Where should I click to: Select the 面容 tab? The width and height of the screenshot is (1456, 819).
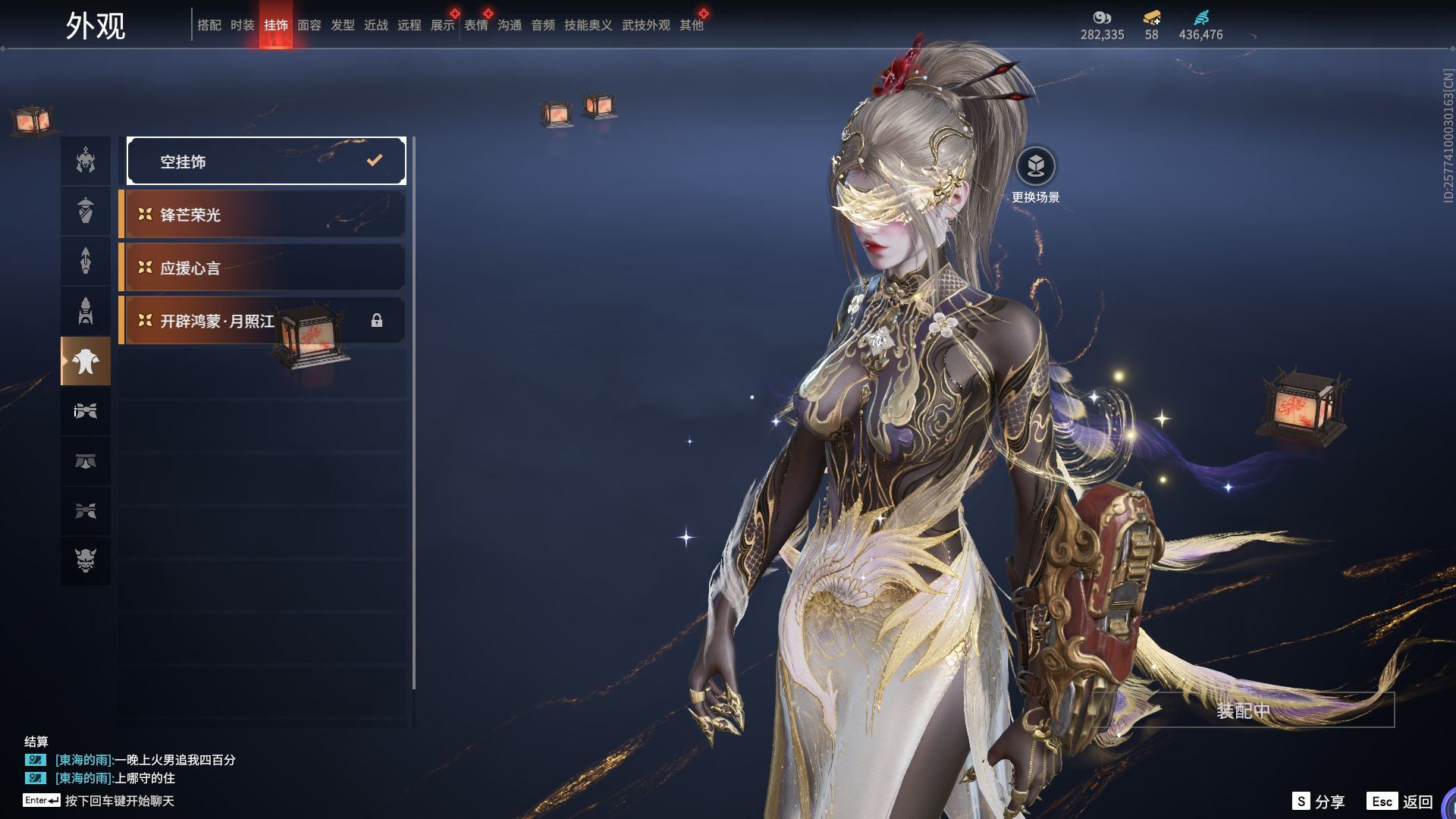click(309, 25)
